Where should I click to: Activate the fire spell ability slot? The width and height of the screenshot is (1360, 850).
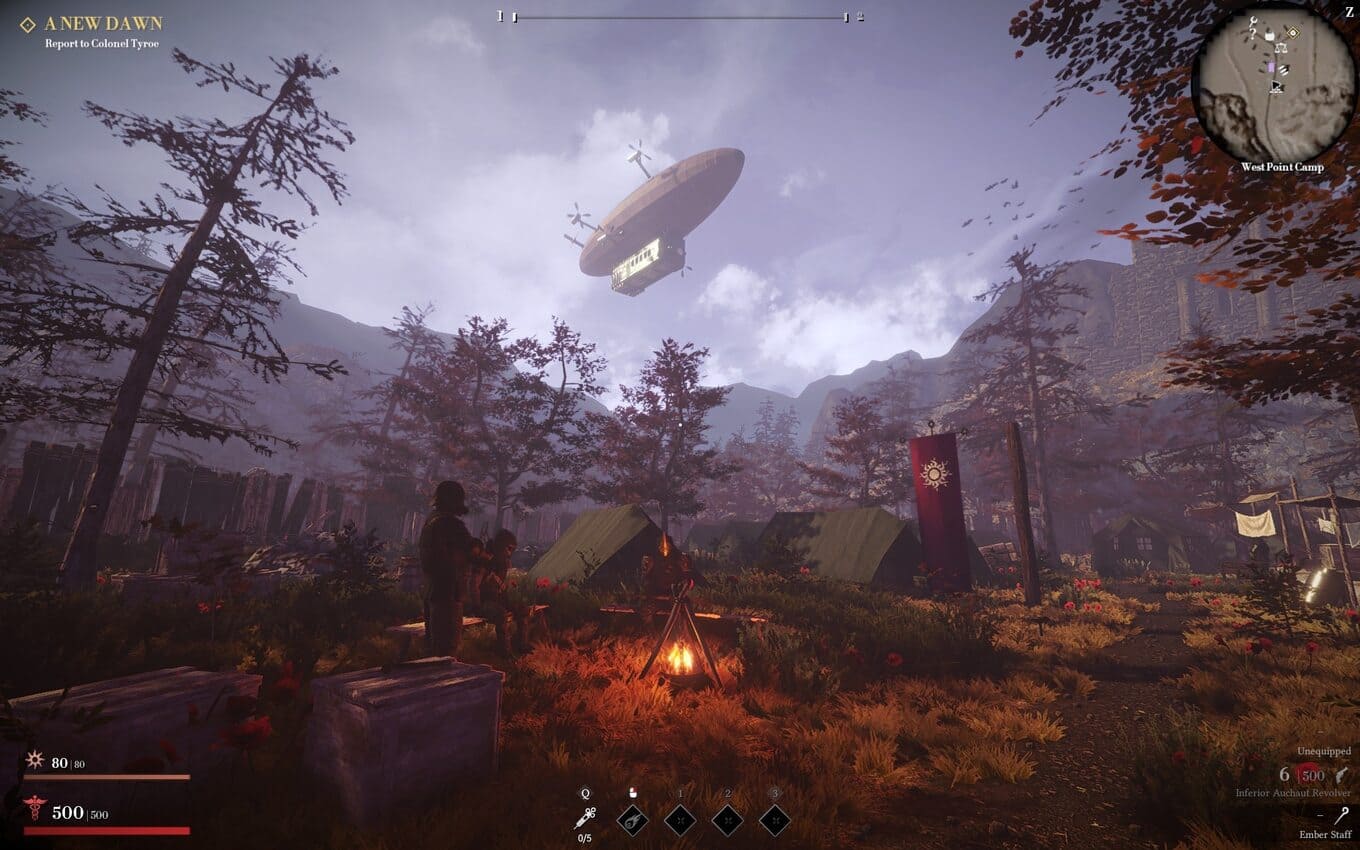point(632,820)
